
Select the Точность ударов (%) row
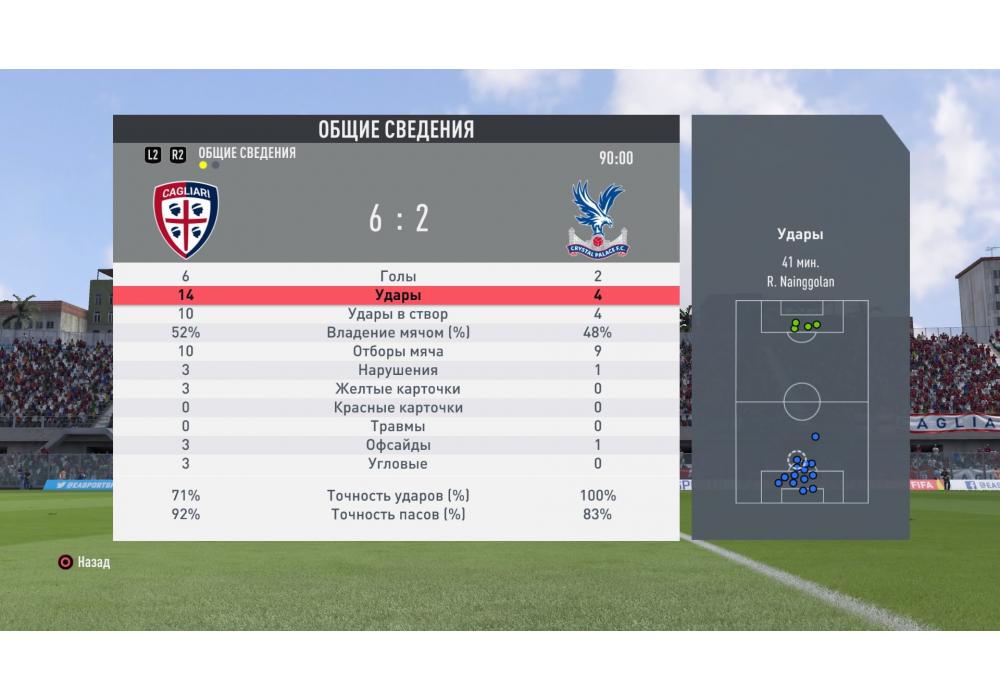tap(397, 496)
